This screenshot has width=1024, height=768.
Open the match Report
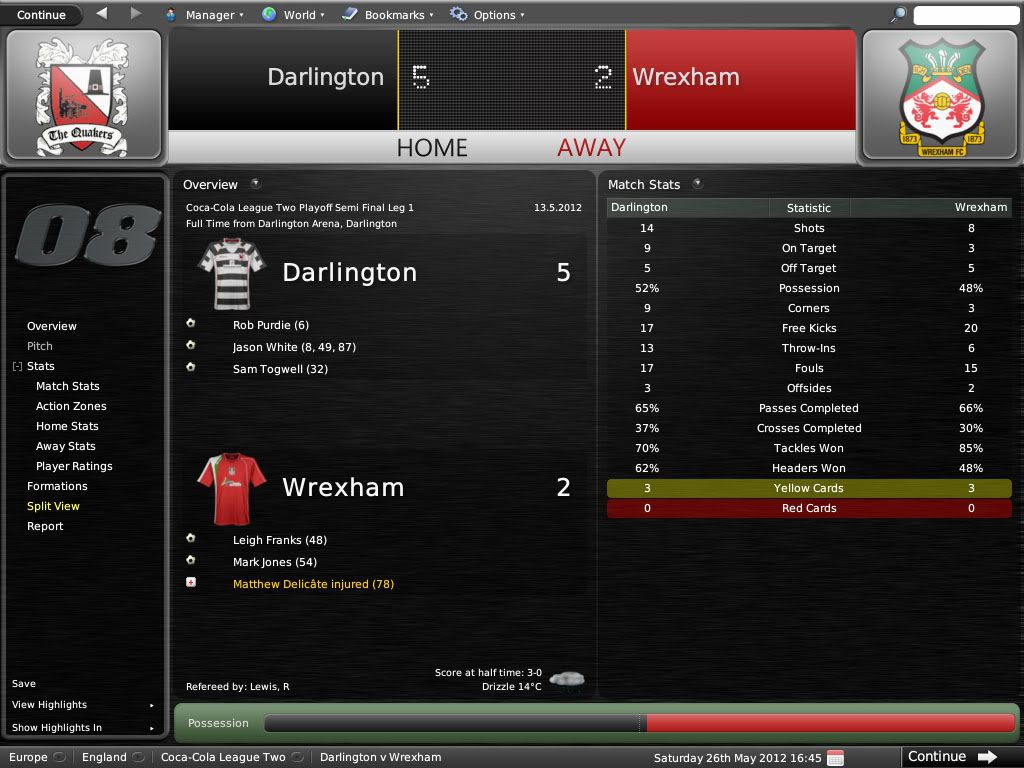(45, 526)
